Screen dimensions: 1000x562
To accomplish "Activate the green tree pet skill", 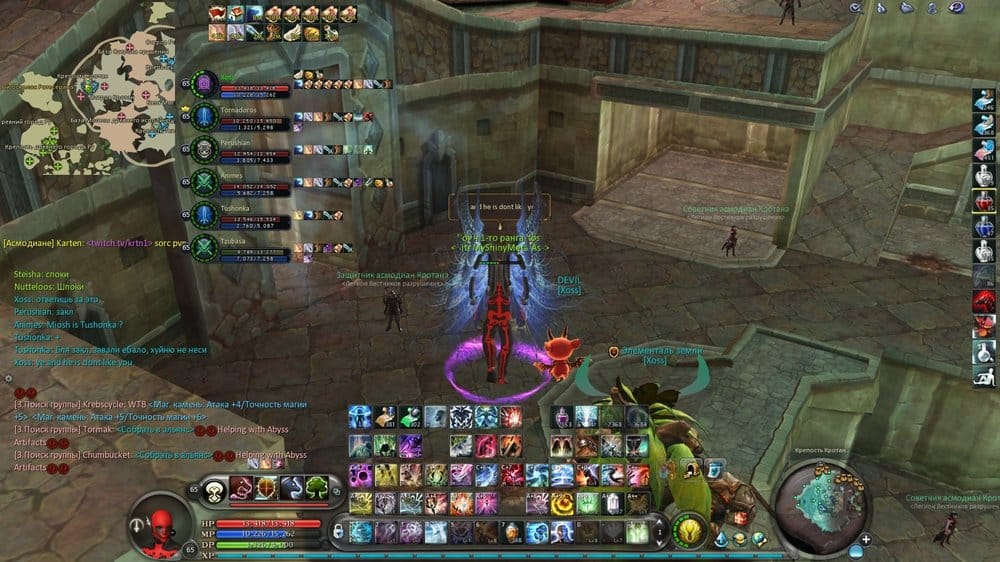I will click(317, 487).
